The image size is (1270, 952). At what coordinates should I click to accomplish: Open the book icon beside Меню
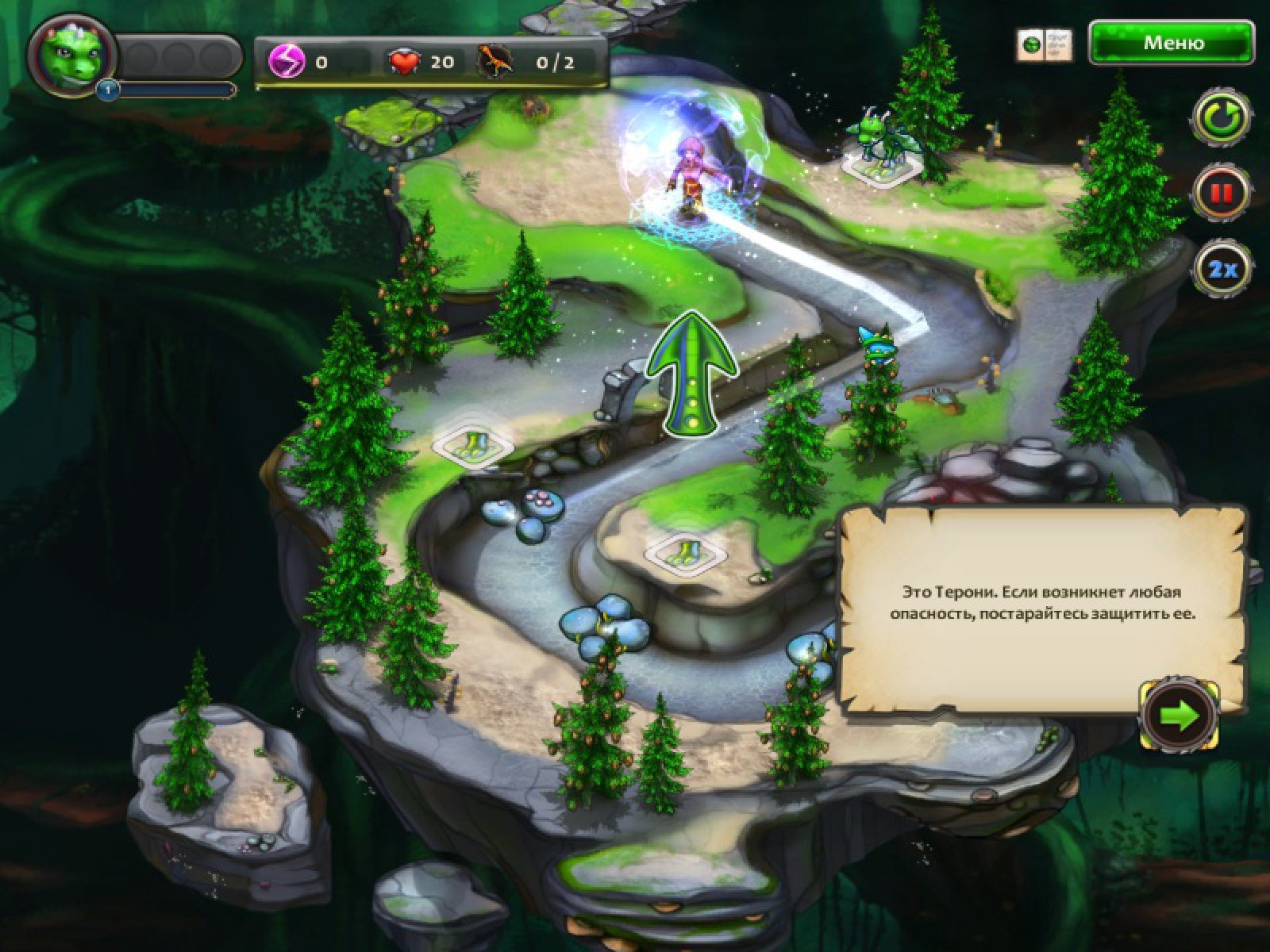coord(1044,45)
